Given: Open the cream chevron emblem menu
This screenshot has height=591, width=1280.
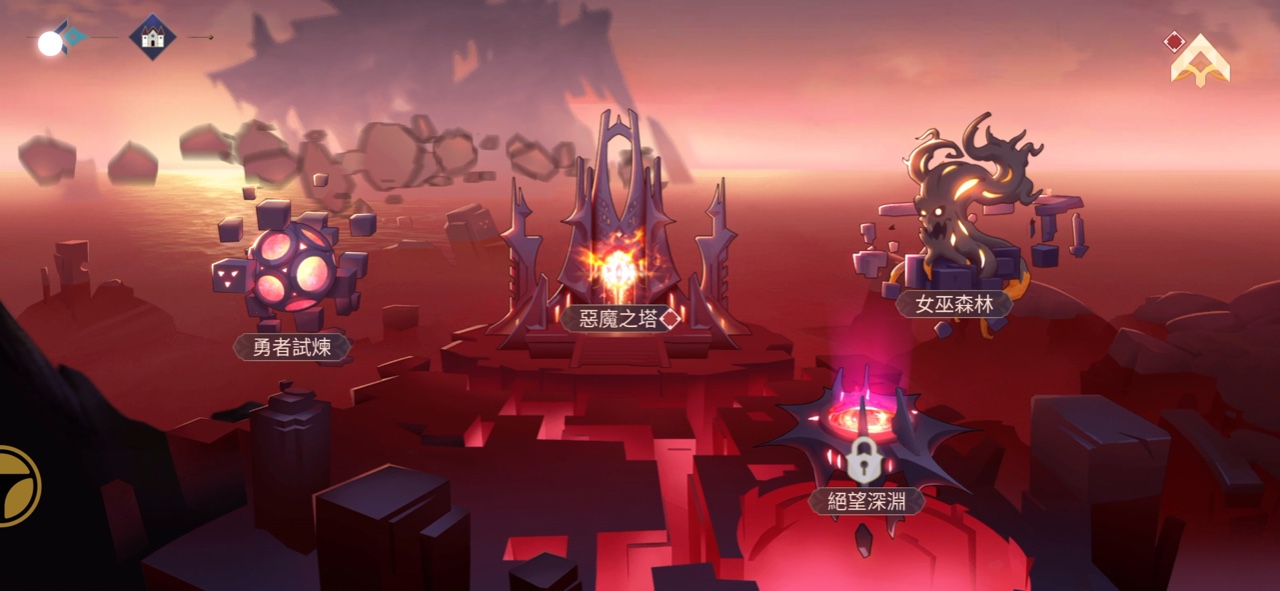Looking at the screenshot, I should [x=1200, y=62].
